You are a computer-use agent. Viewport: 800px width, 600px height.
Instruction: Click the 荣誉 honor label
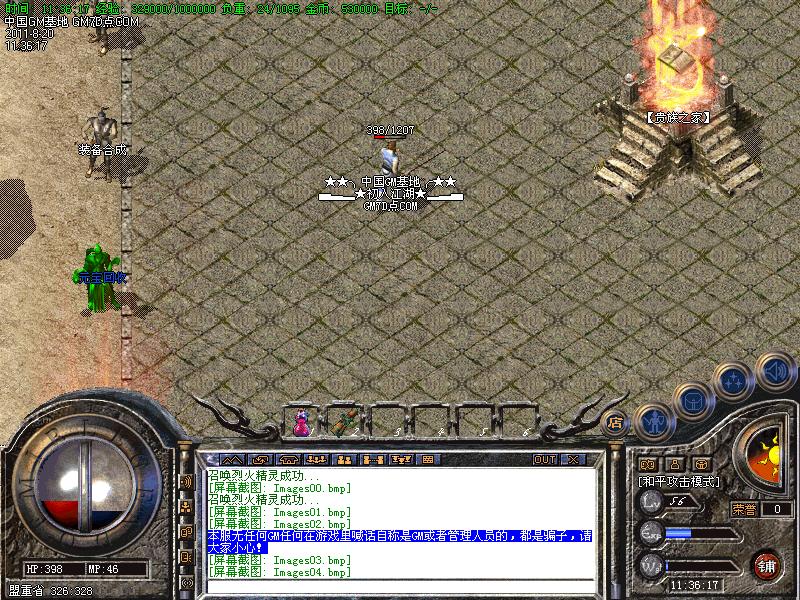pyautogui.click(x=744, y=509)
